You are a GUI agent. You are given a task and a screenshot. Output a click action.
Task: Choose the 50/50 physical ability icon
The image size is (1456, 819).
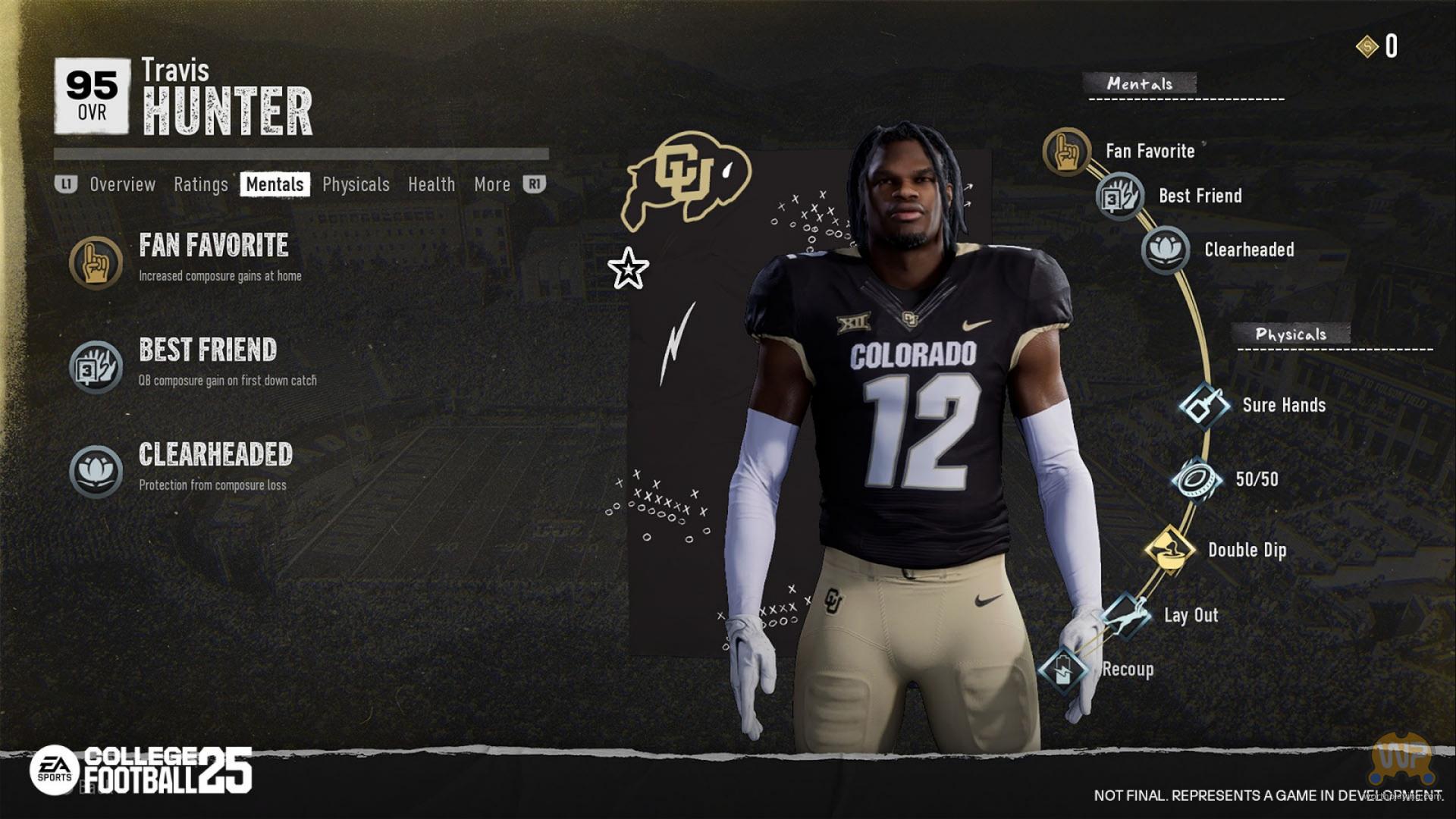point(1196,479)
